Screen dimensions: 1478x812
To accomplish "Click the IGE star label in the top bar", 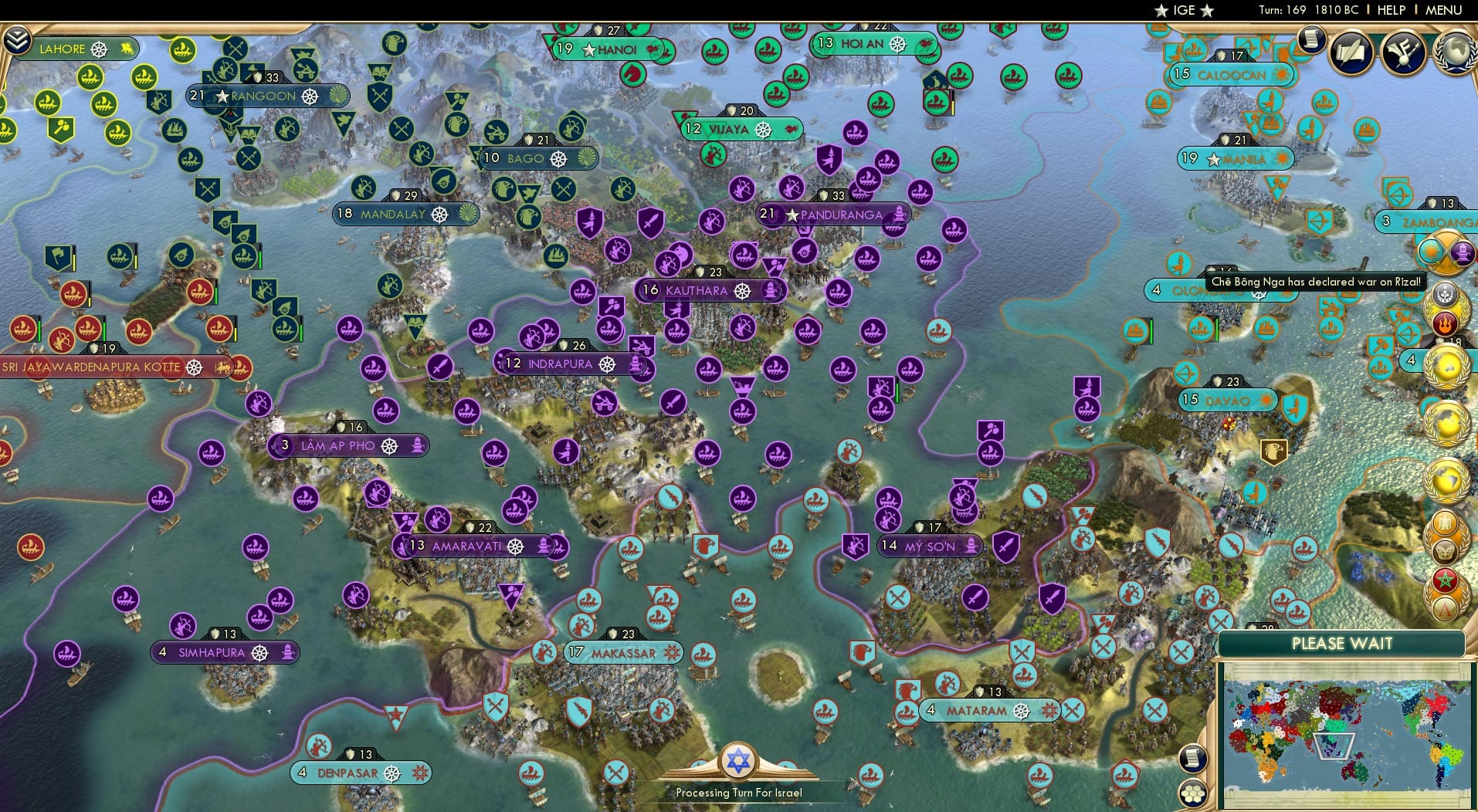I will [x=1187, y=10].
